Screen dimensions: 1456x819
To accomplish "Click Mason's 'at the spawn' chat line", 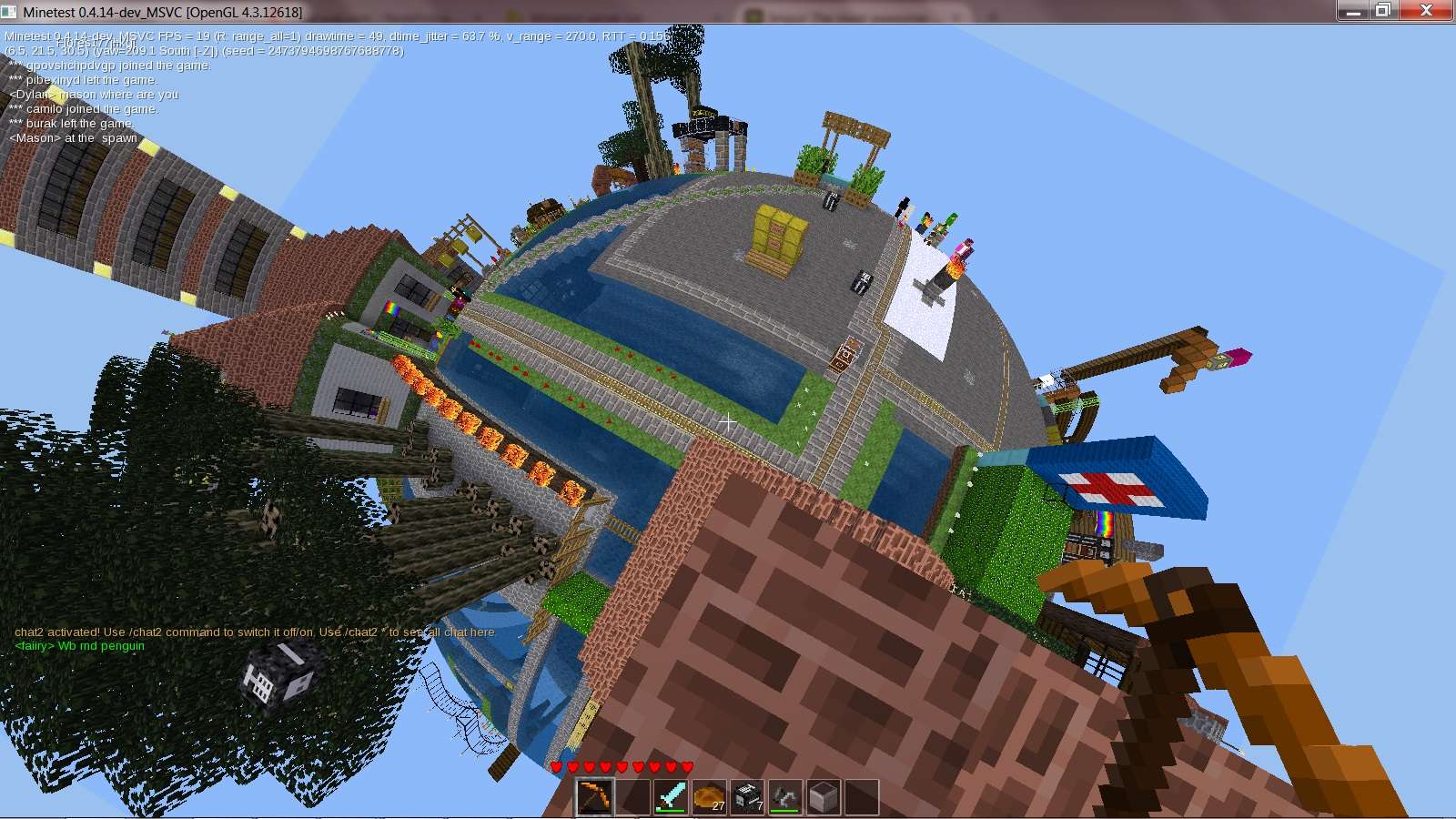I will (x=72, y=137).
